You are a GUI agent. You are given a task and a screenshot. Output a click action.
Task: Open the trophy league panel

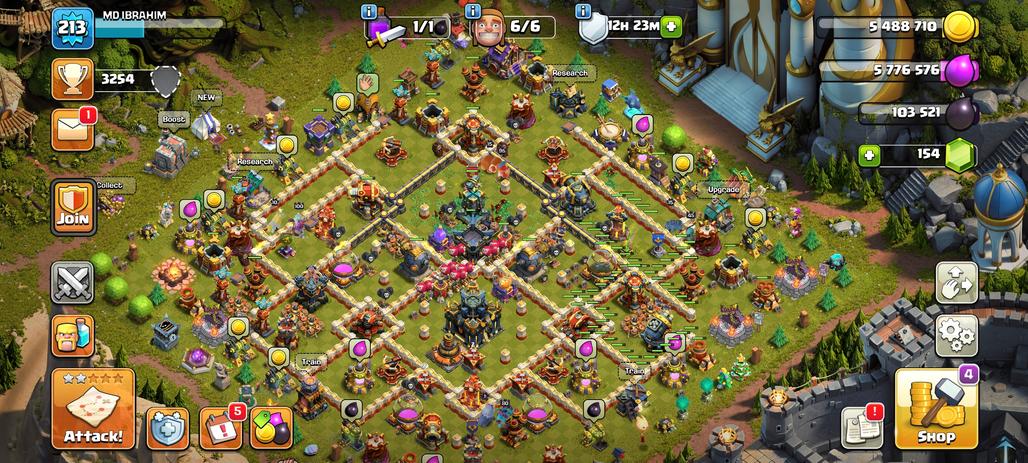click(73, 78)
